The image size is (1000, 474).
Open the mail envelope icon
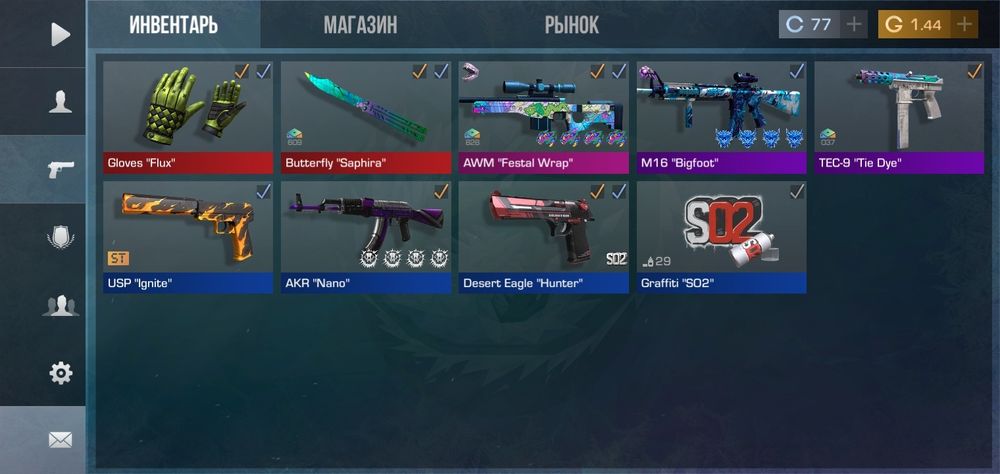click(x=60, y=439)
